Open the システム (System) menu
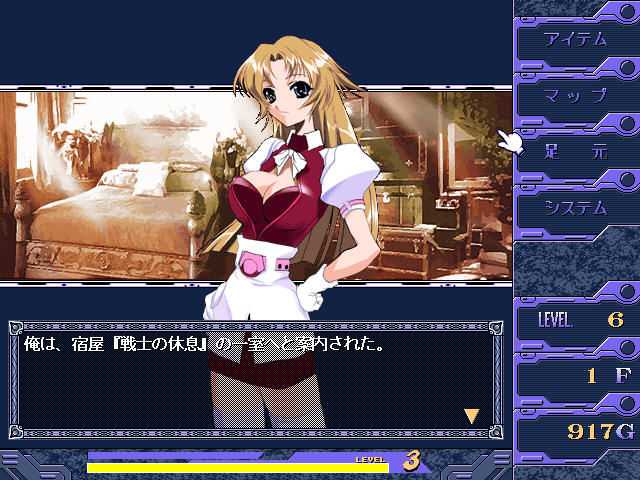This screenshot has height=480, width=640. (575, 208)
